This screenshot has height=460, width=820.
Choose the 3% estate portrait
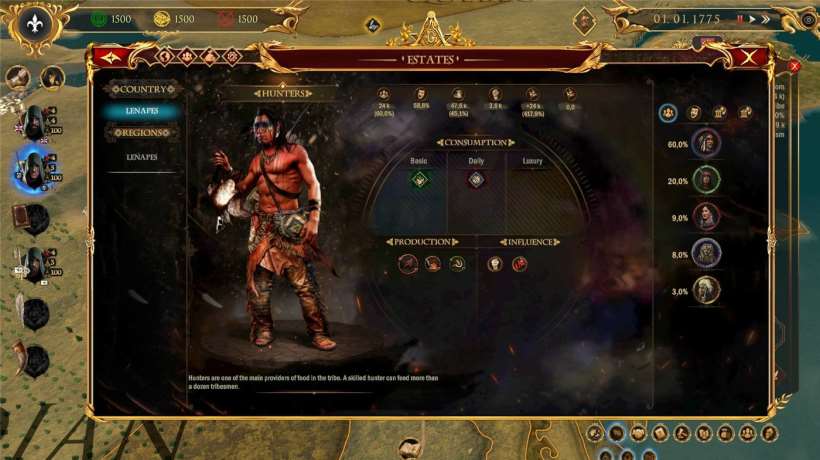(x=706, y=290)
